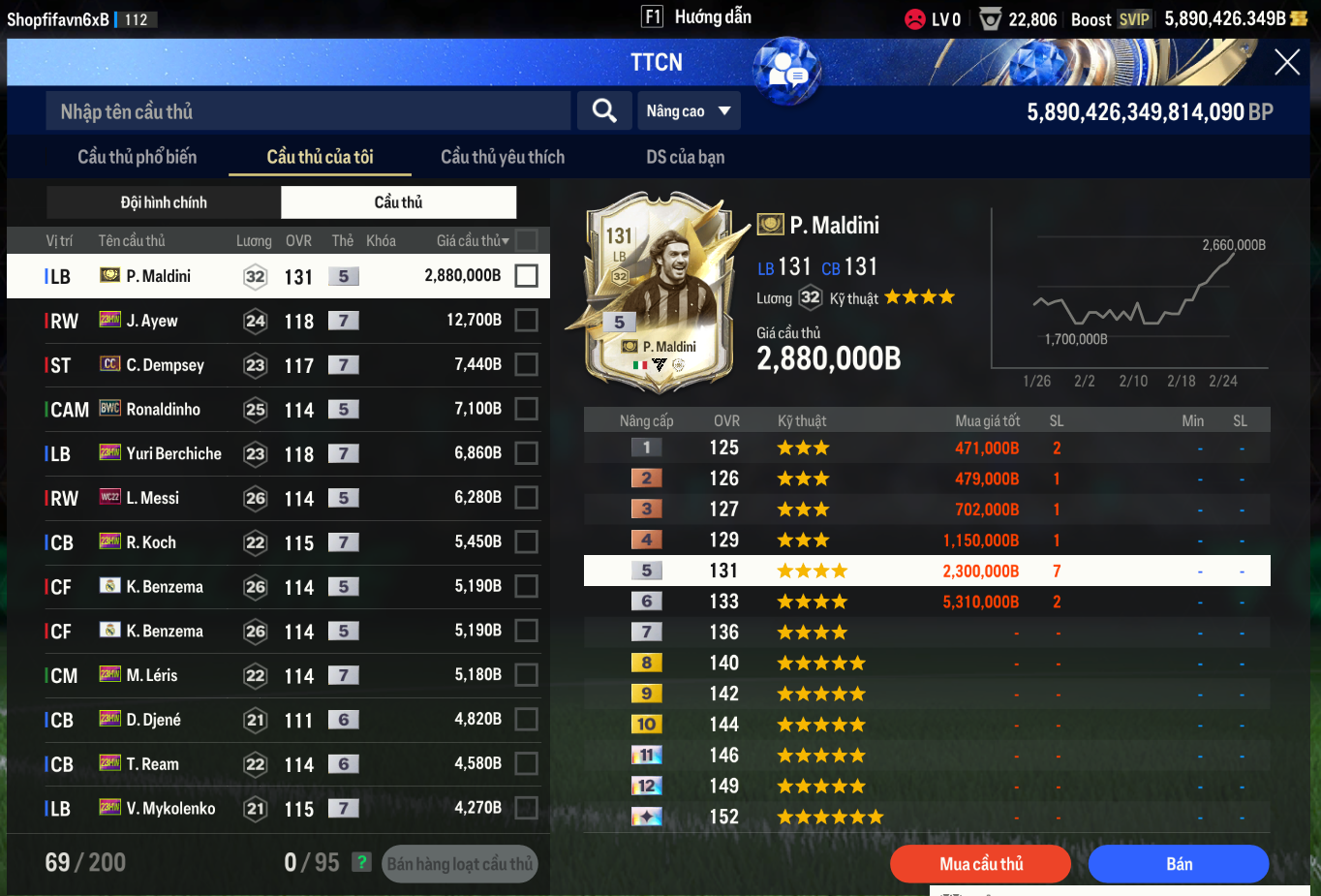Choose the upgrade level 8 row

pos(926,664)
